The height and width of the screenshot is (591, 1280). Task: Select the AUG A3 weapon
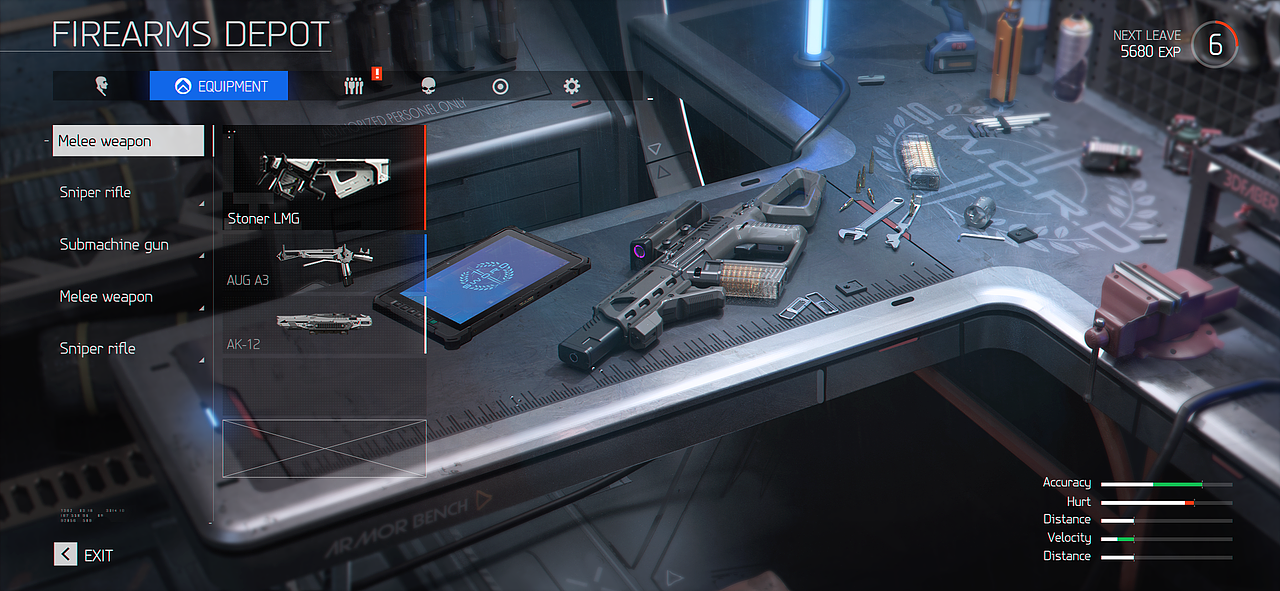320,262
